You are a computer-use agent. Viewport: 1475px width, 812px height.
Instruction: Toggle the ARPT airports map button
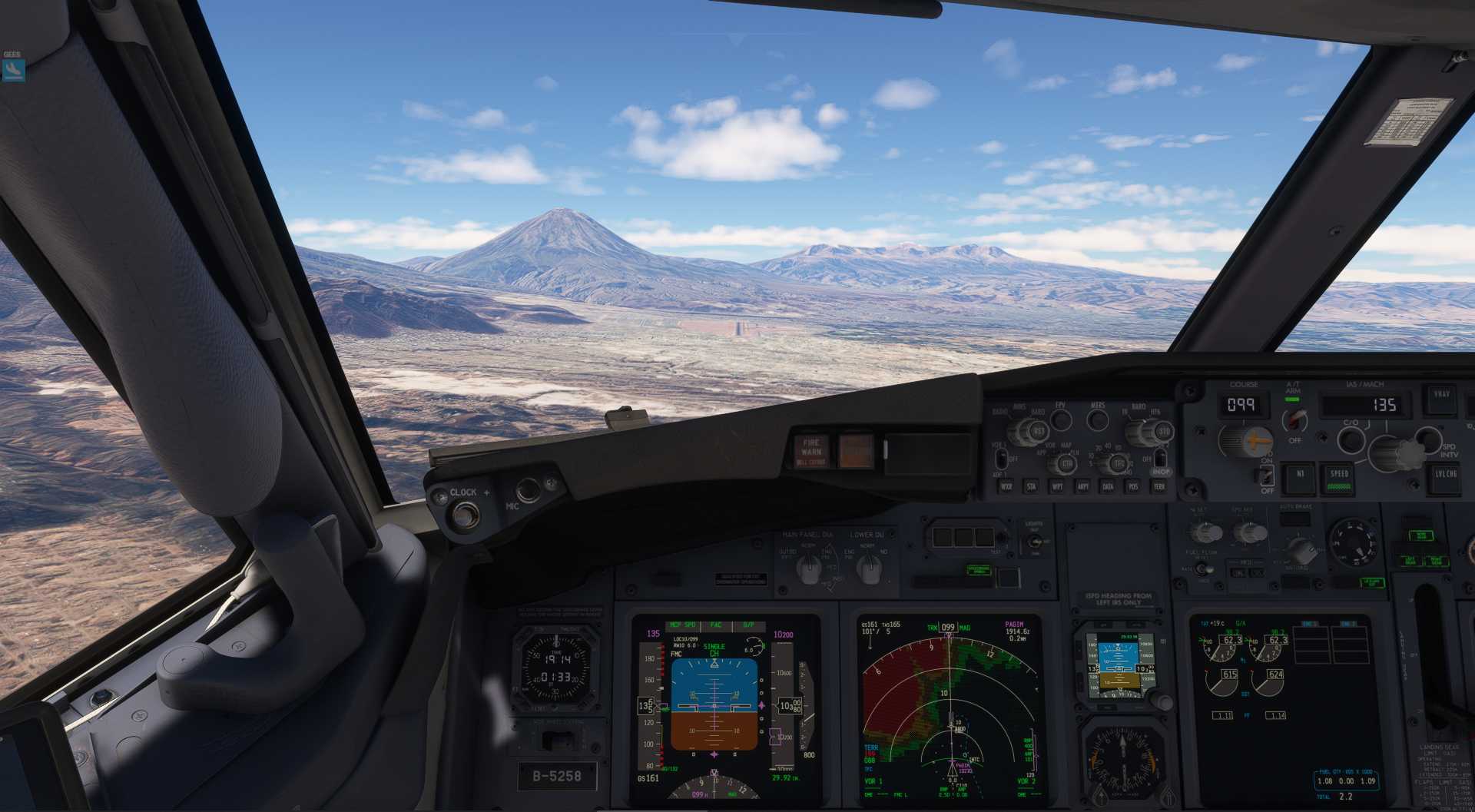[1082, 486]
